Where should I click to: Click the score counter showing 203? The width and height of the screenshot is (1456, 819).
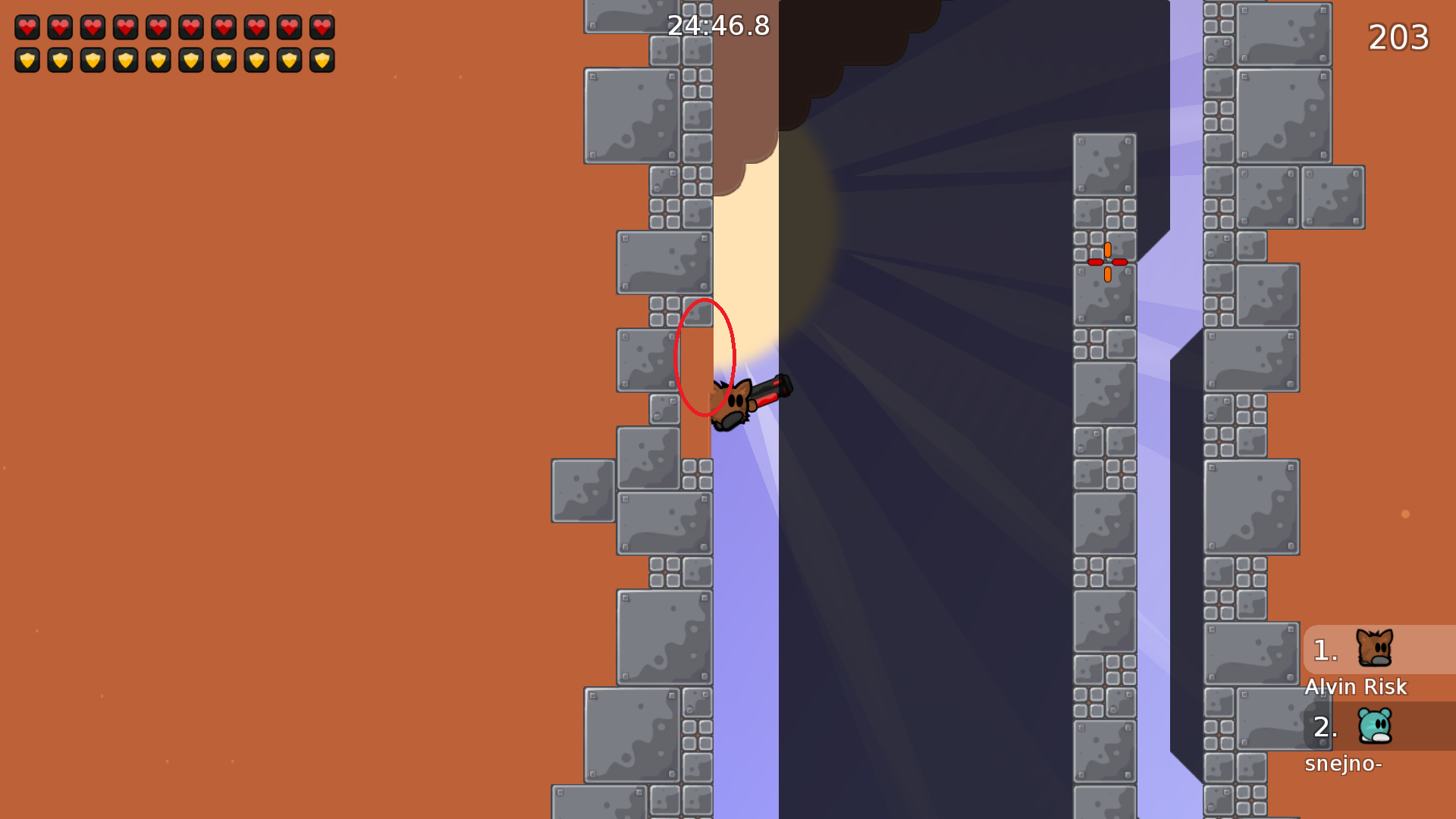tap(1398, 37)
